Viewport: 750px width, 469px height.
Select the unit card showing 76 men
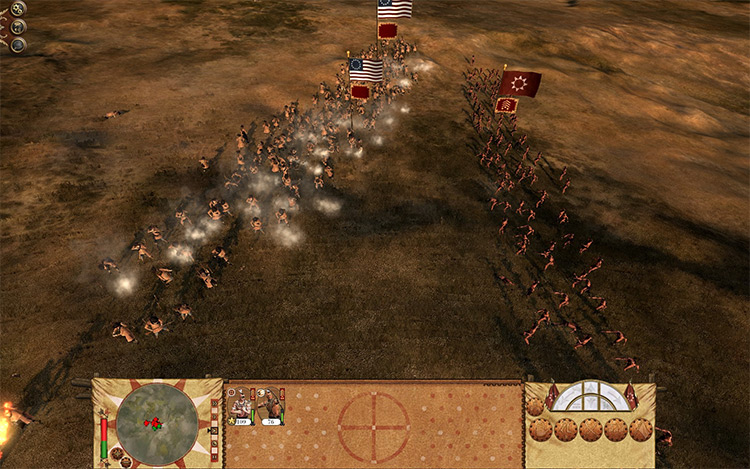point(269,407)
